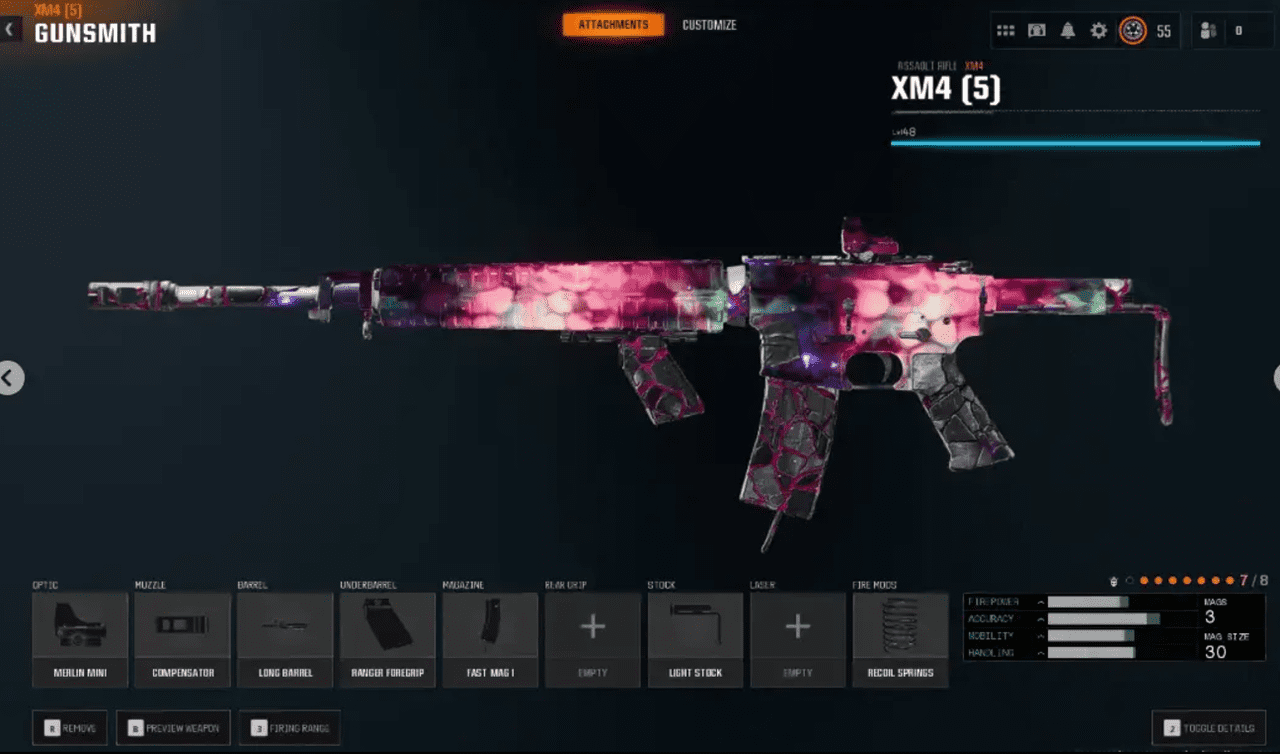Open the Ranger Foregrip underbarrel slot
The image size is (1280, 754).
[388, 638]
